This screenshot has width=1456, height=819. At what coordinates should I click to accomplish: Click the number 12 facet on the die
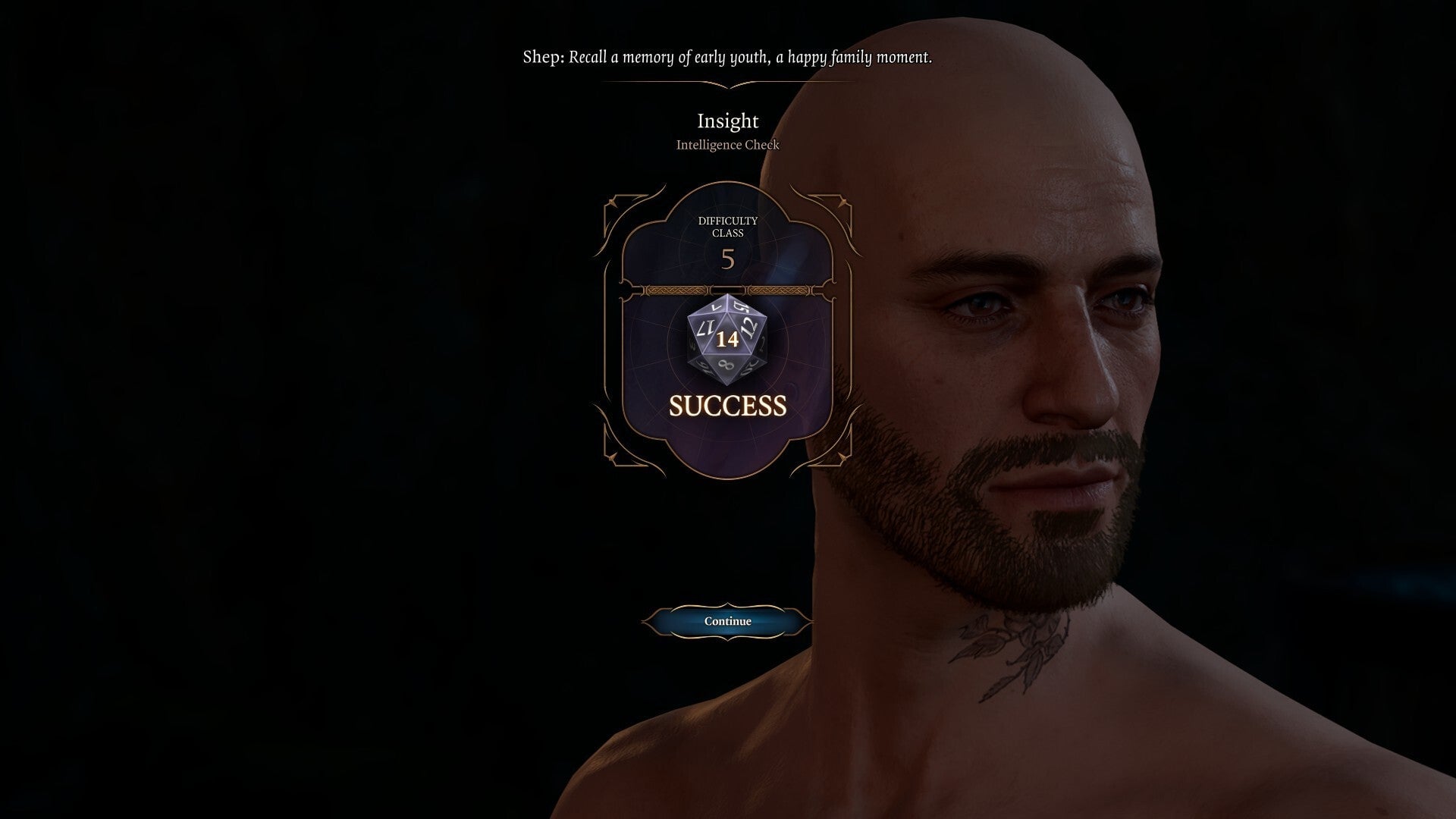point(749,328)
